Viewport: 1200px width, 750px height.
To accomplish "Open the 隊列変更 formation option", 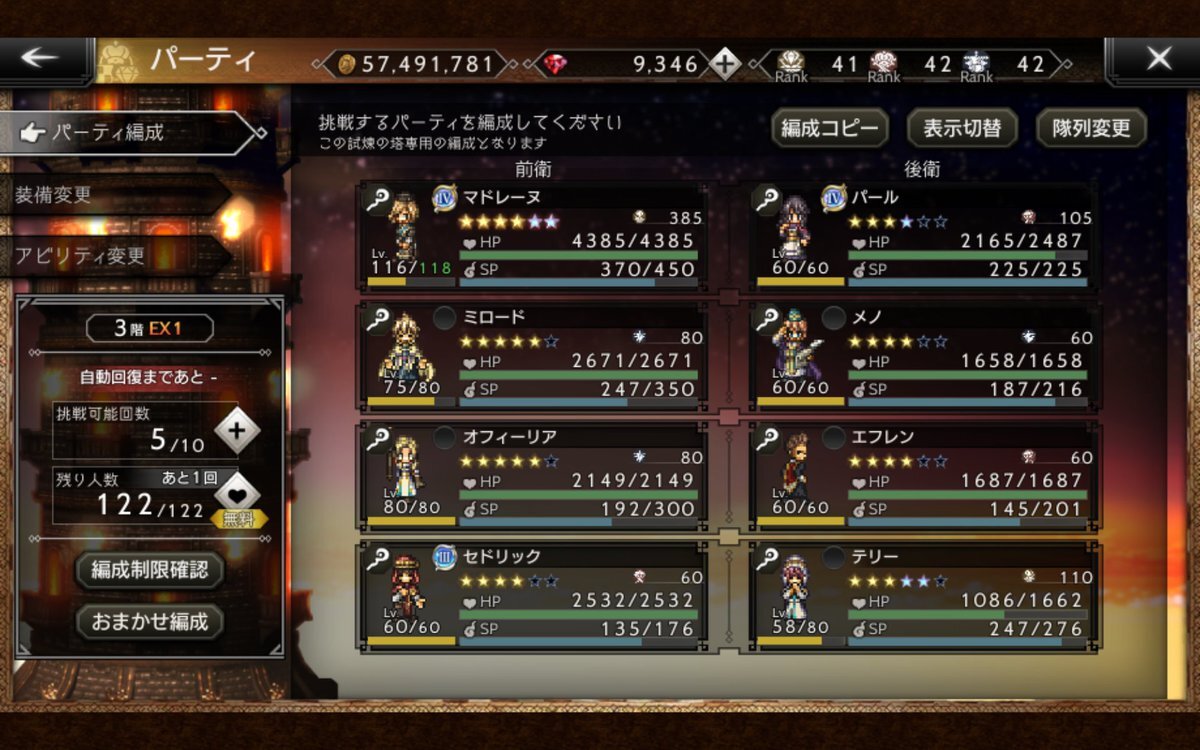I will point(1091,128).
